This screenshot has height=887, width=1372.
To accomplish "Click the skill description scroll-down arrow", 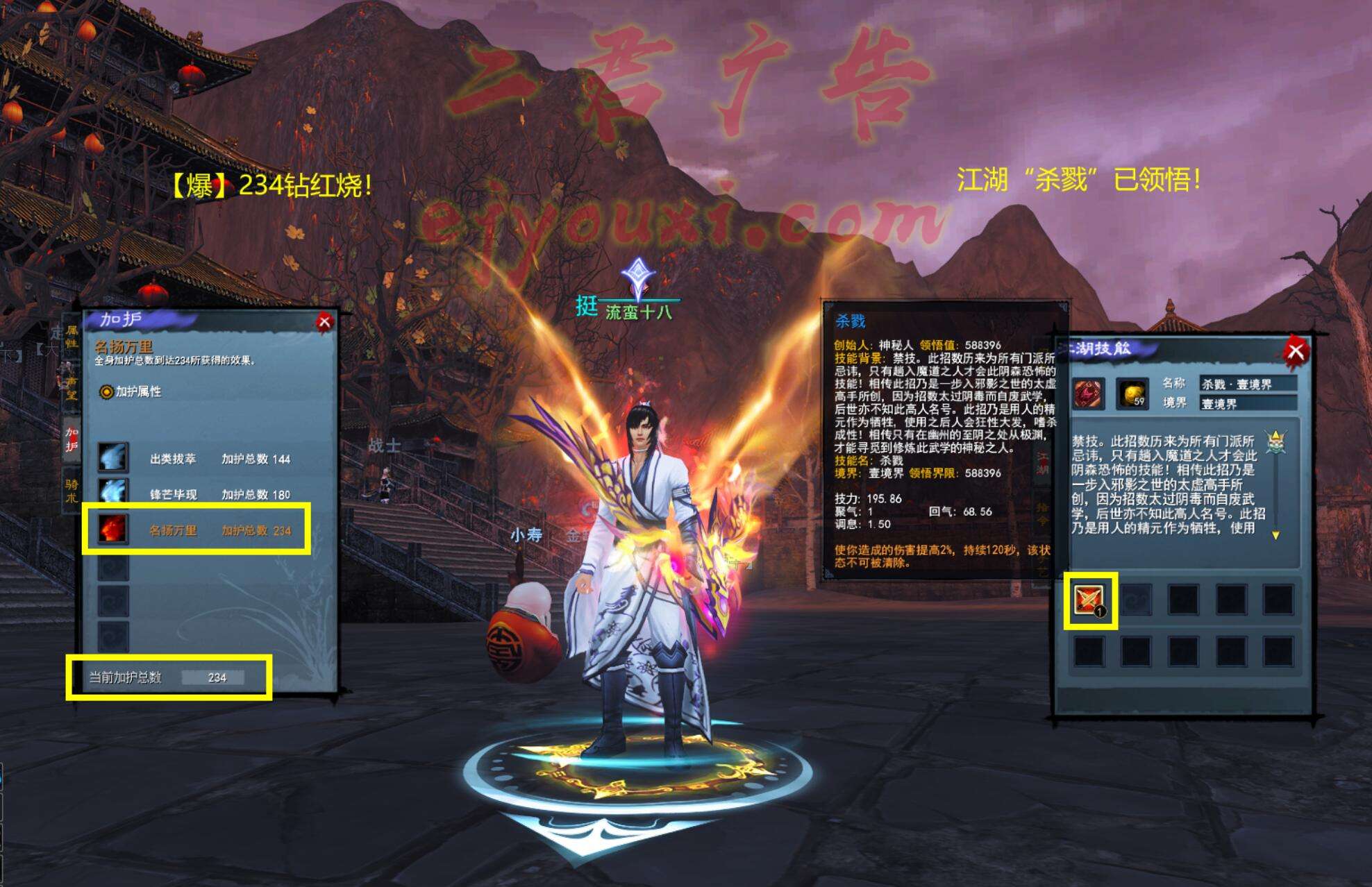I will click(x=1275, y=535).
